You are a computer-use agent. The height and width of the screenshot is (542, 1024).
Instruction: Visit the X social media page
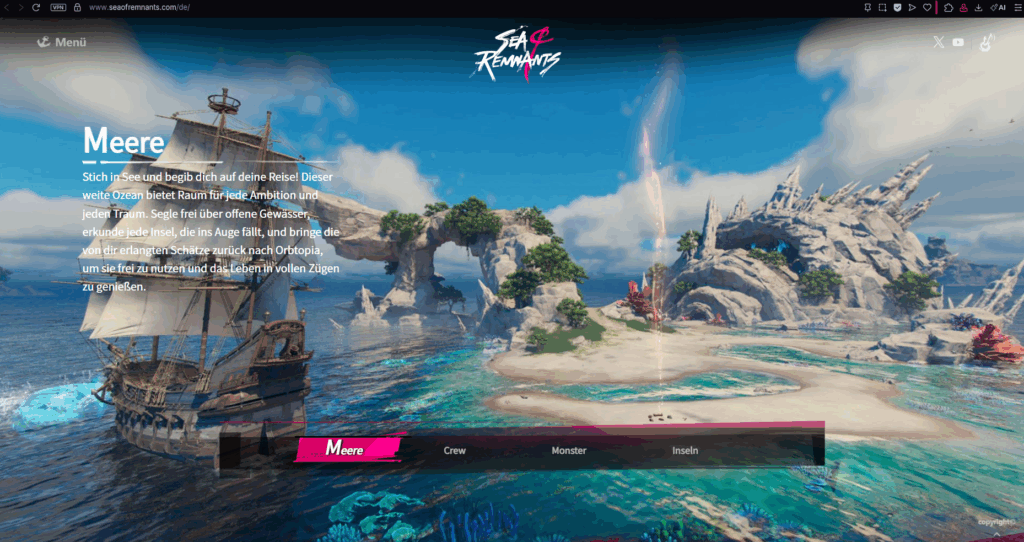tap(938, 42)
